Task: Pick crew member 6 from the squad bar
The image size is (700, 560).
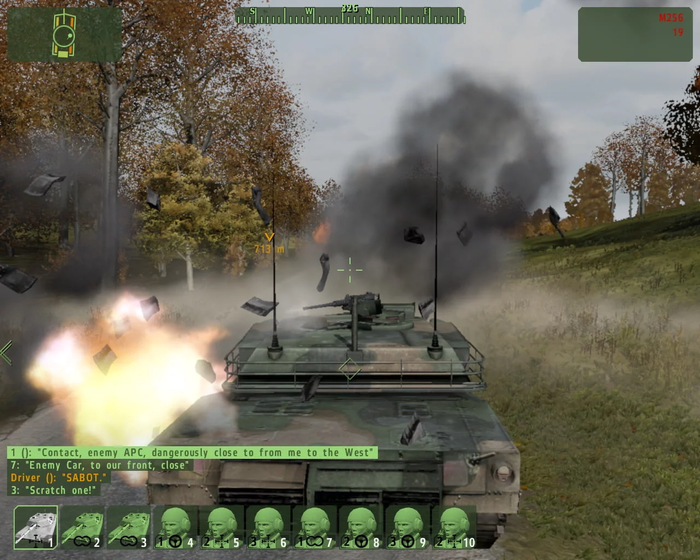Action: coord(268,527)
